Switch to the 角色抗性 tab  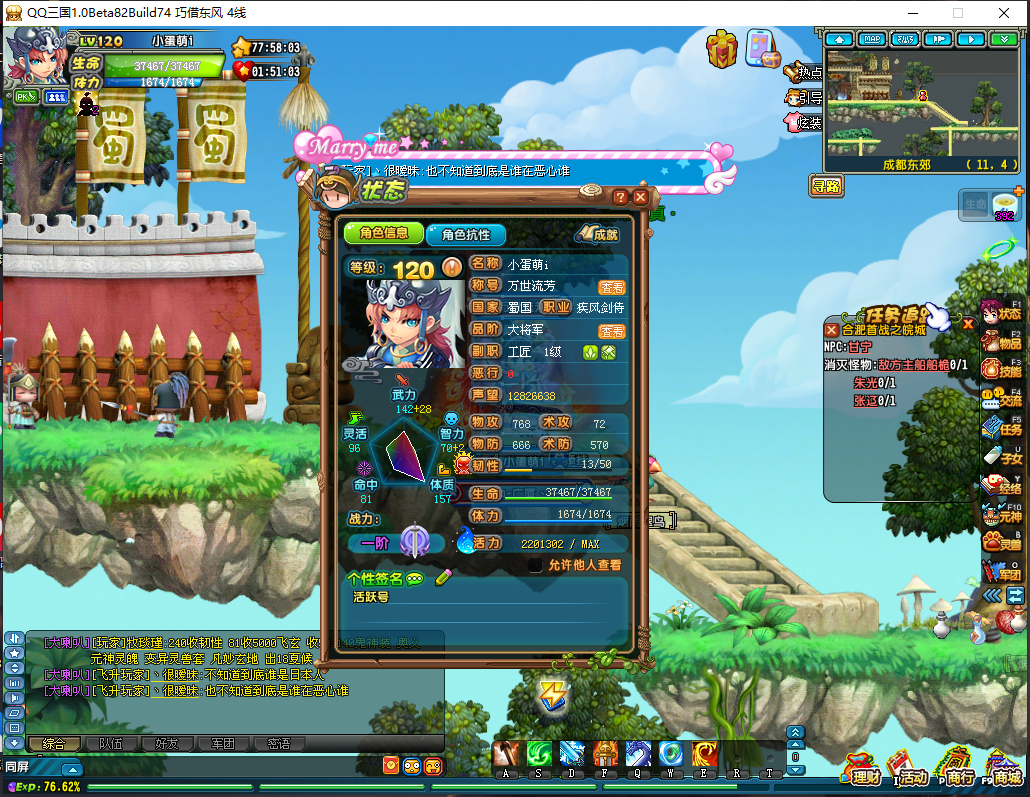point(465,234)
